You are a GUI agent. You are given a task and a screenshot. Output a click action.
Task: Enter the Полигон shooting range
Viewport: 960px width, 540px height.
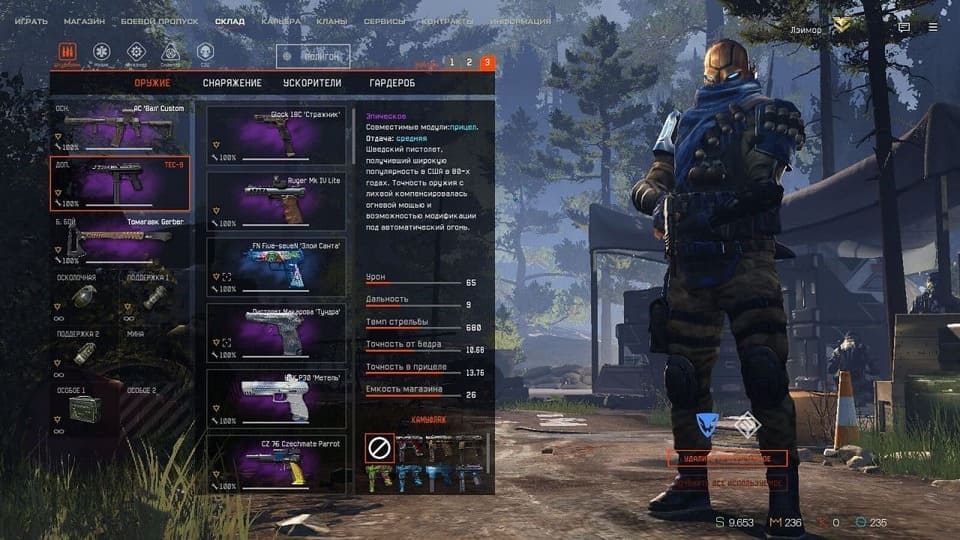tap(314, 57)
